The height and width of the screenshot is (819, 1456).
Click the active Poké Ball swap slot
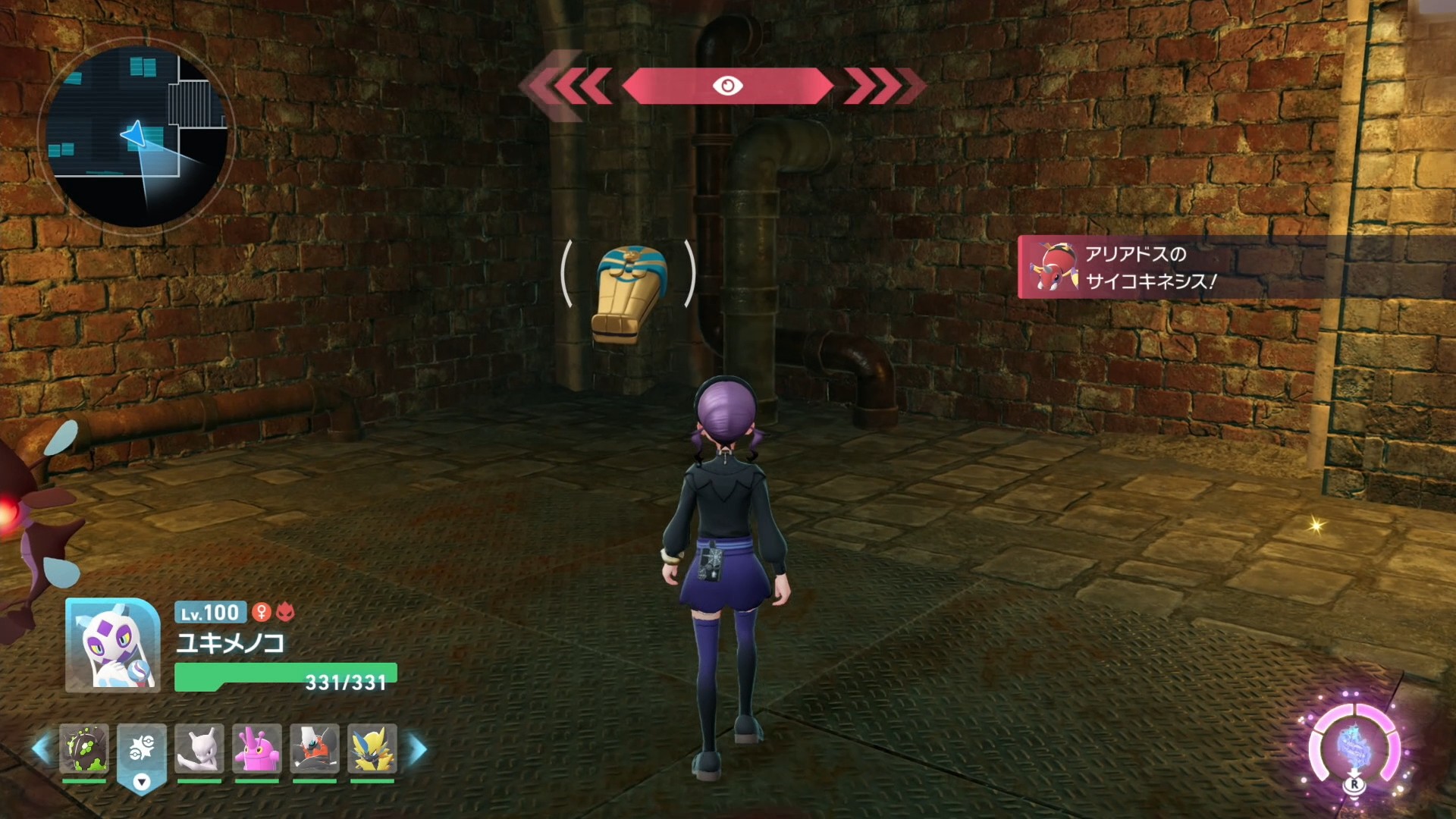(142, 751)
